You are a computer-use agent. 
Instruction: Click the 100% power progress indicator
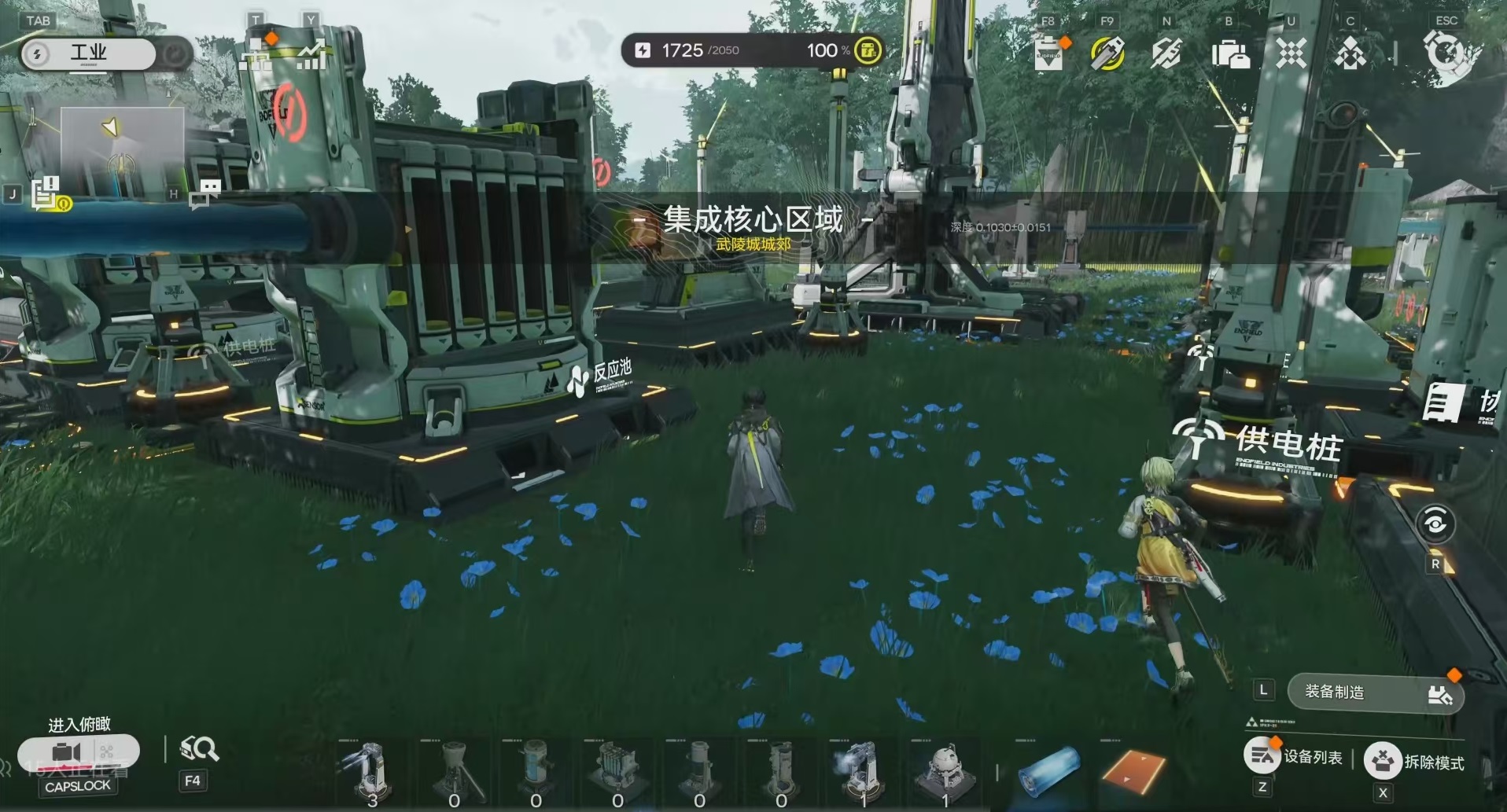click(x=826, y=50)
